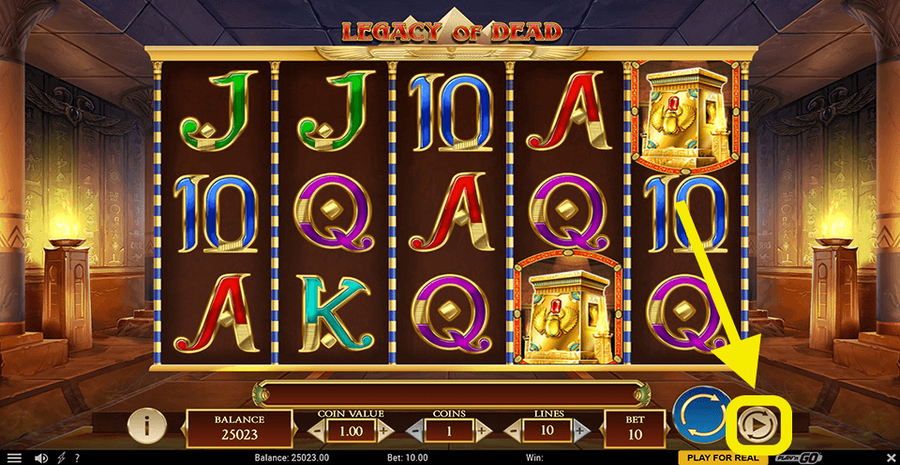
Task: Decrease the number of coins
Action: 414,430
